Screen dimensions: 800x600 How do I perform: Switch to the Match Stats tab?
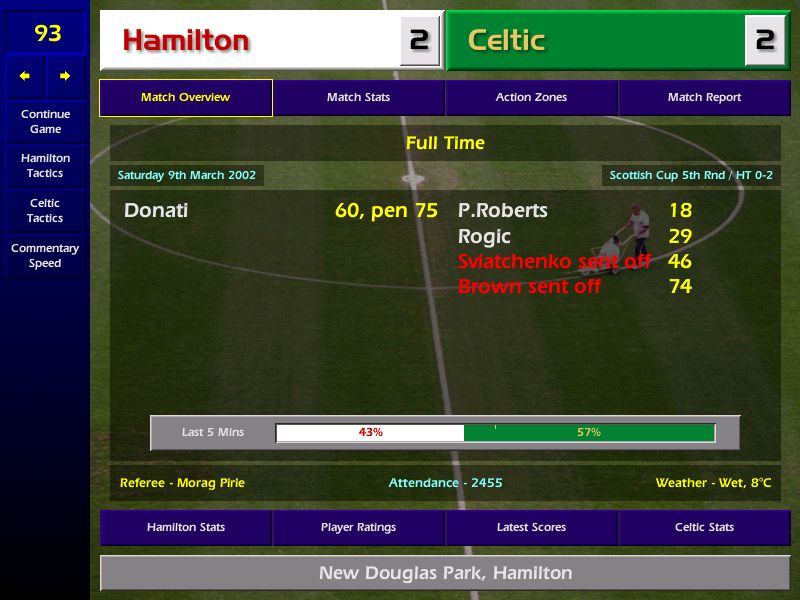tap(358, 98)
